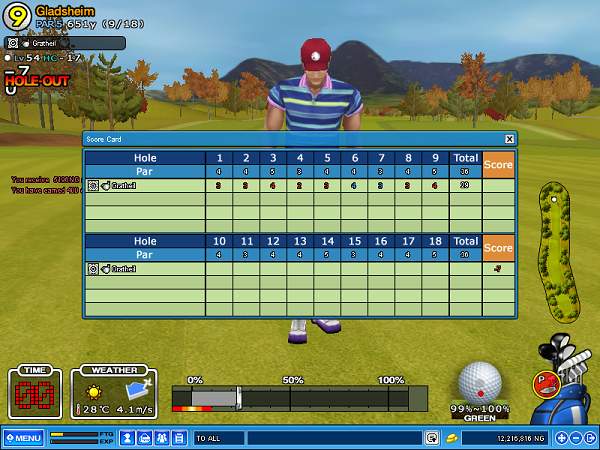Click the send chat button
The height and width of the screenshot is (450, 600).
[431, 438]
